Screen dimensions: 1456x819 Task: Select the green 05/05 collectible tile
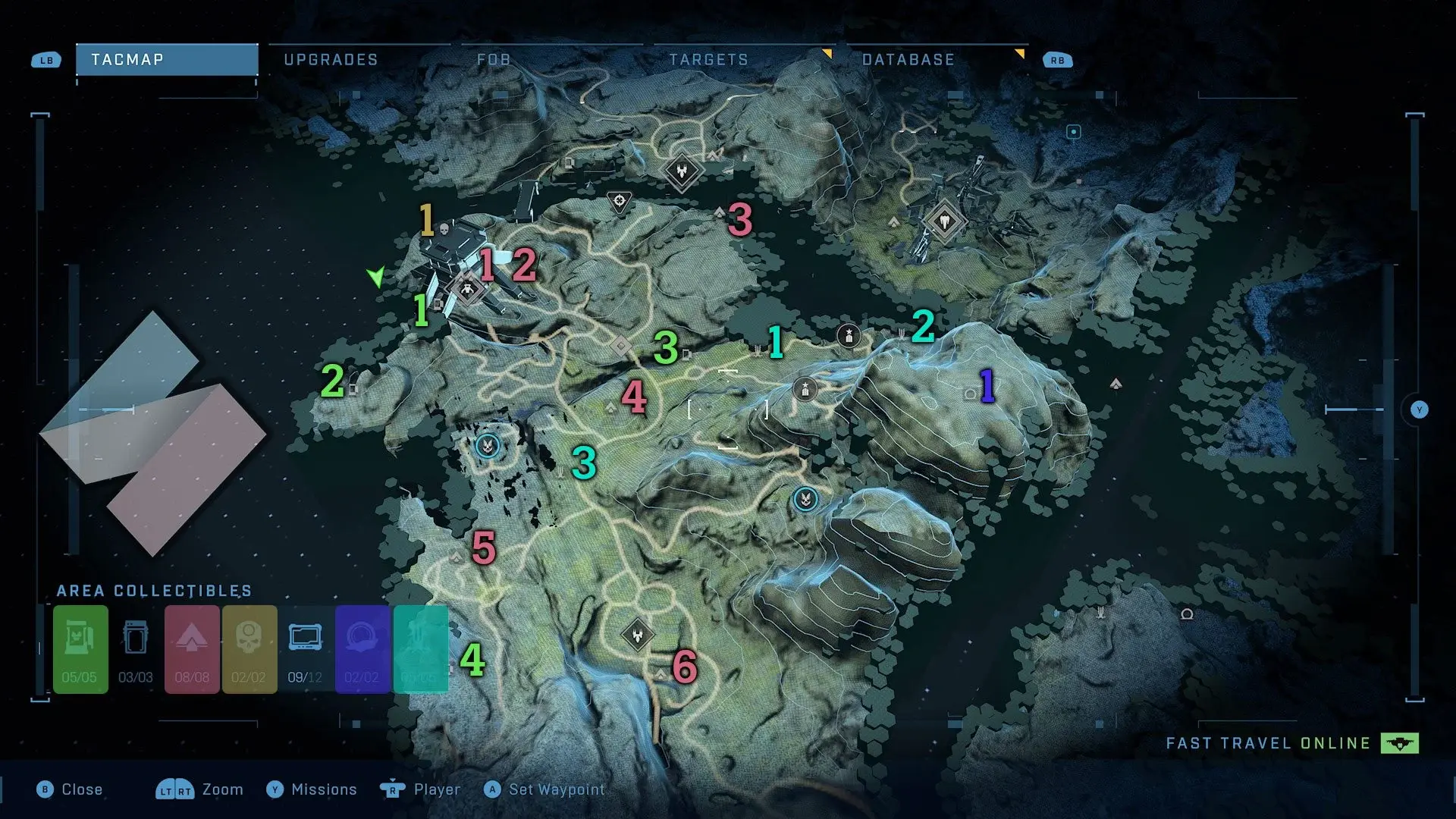[x=80, y=649]
